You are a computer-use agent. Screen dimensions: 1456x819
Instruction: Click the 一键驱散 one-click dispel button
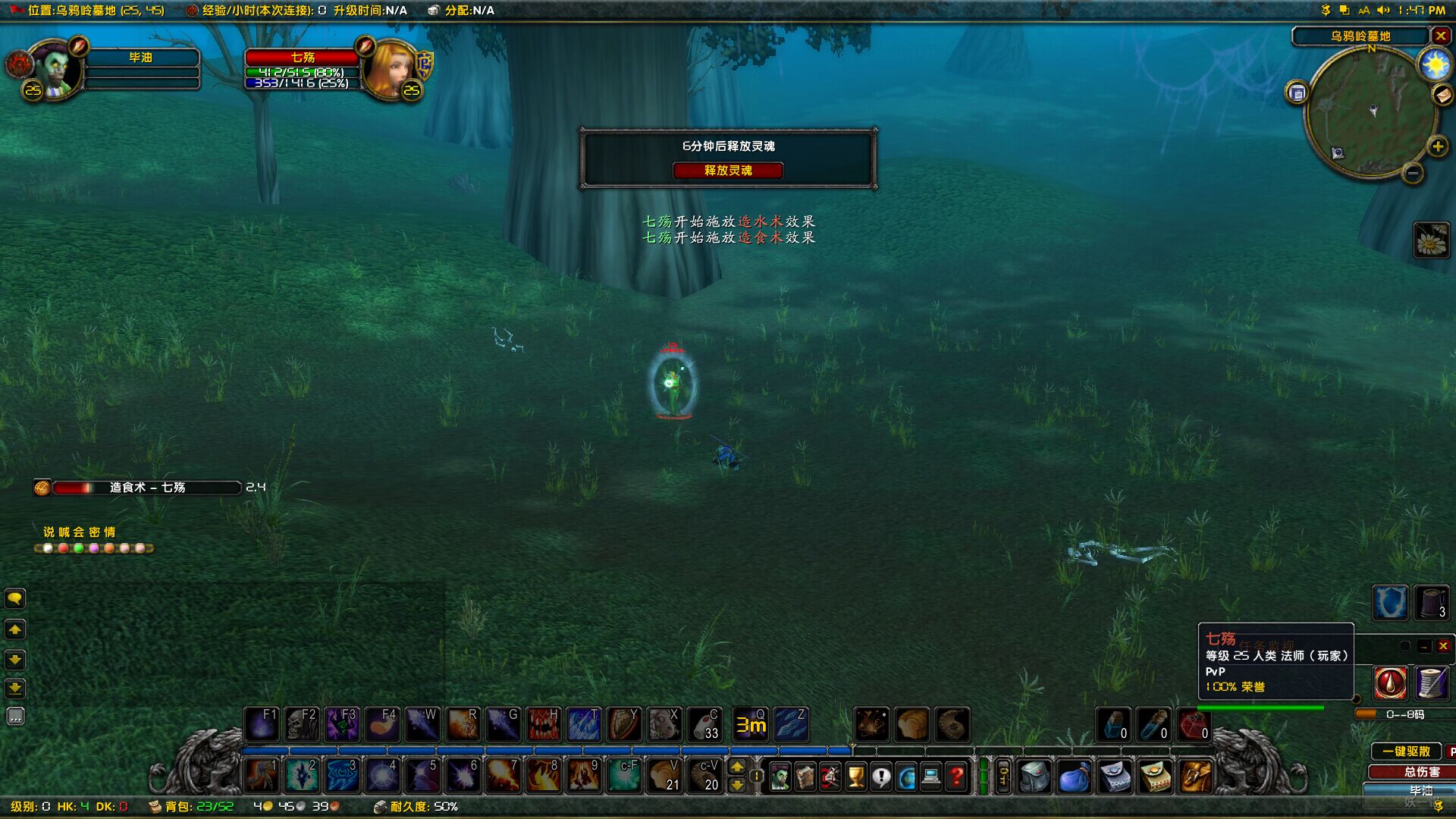coord(1406,751)
